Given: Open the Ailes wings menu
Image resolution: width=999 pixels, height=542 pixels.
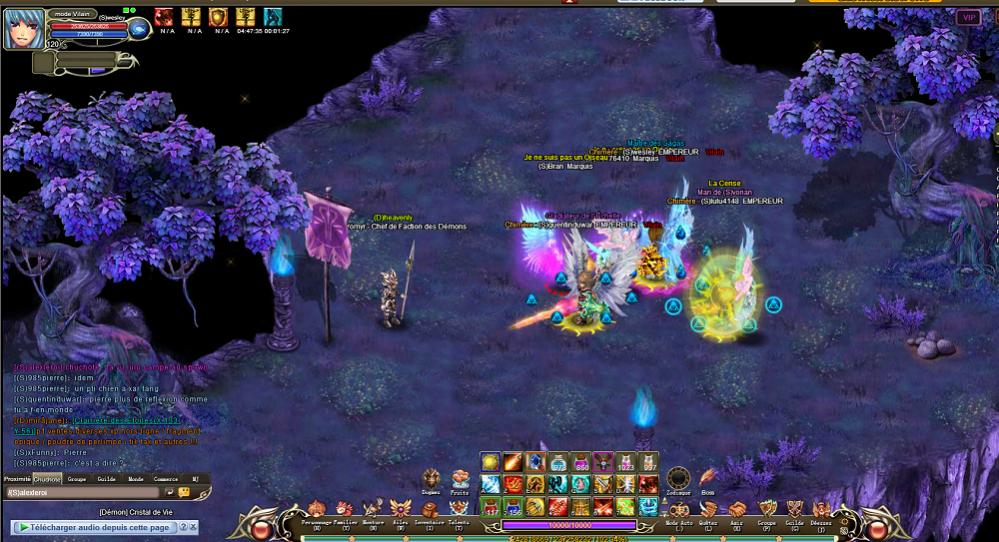Looking at the screenshot, I should [401, 510].
